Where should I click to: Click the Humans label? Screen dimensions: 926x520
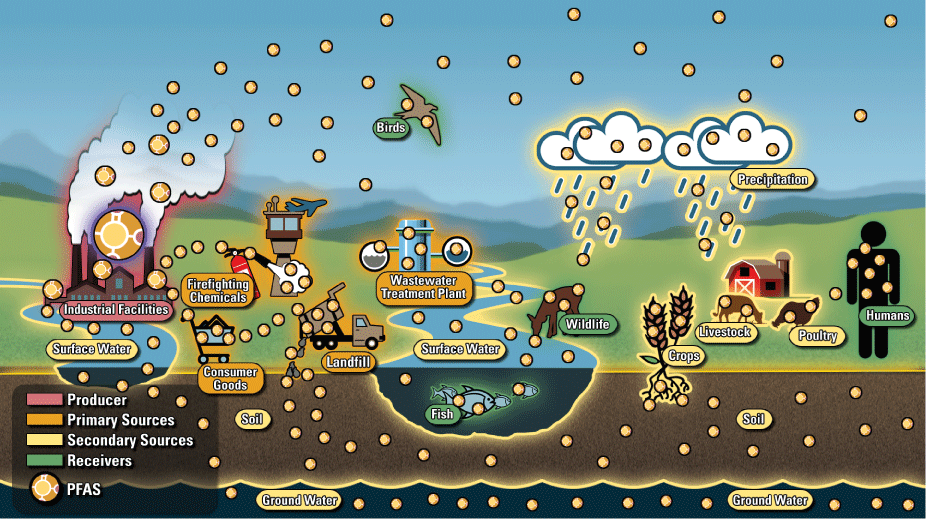pos(887,316)
